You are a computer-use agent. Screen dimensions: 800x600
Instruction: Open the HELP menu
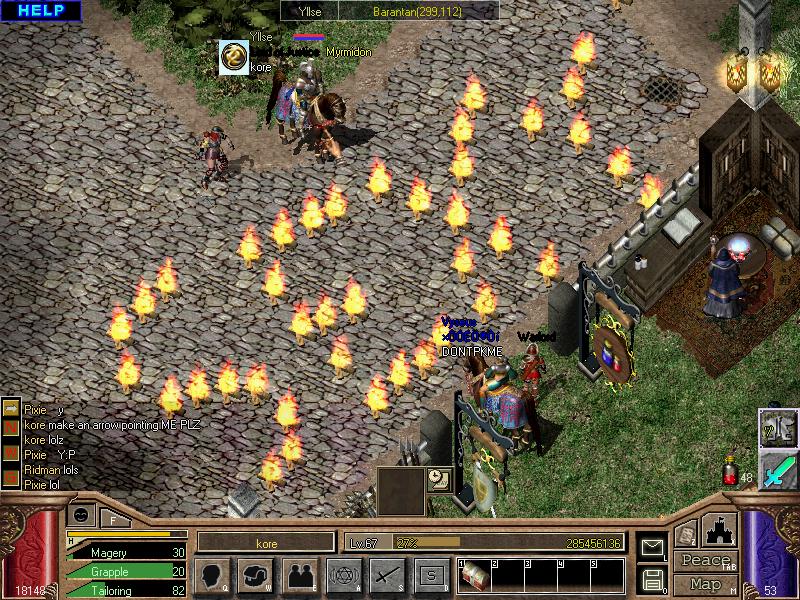[x=41, y=11]
